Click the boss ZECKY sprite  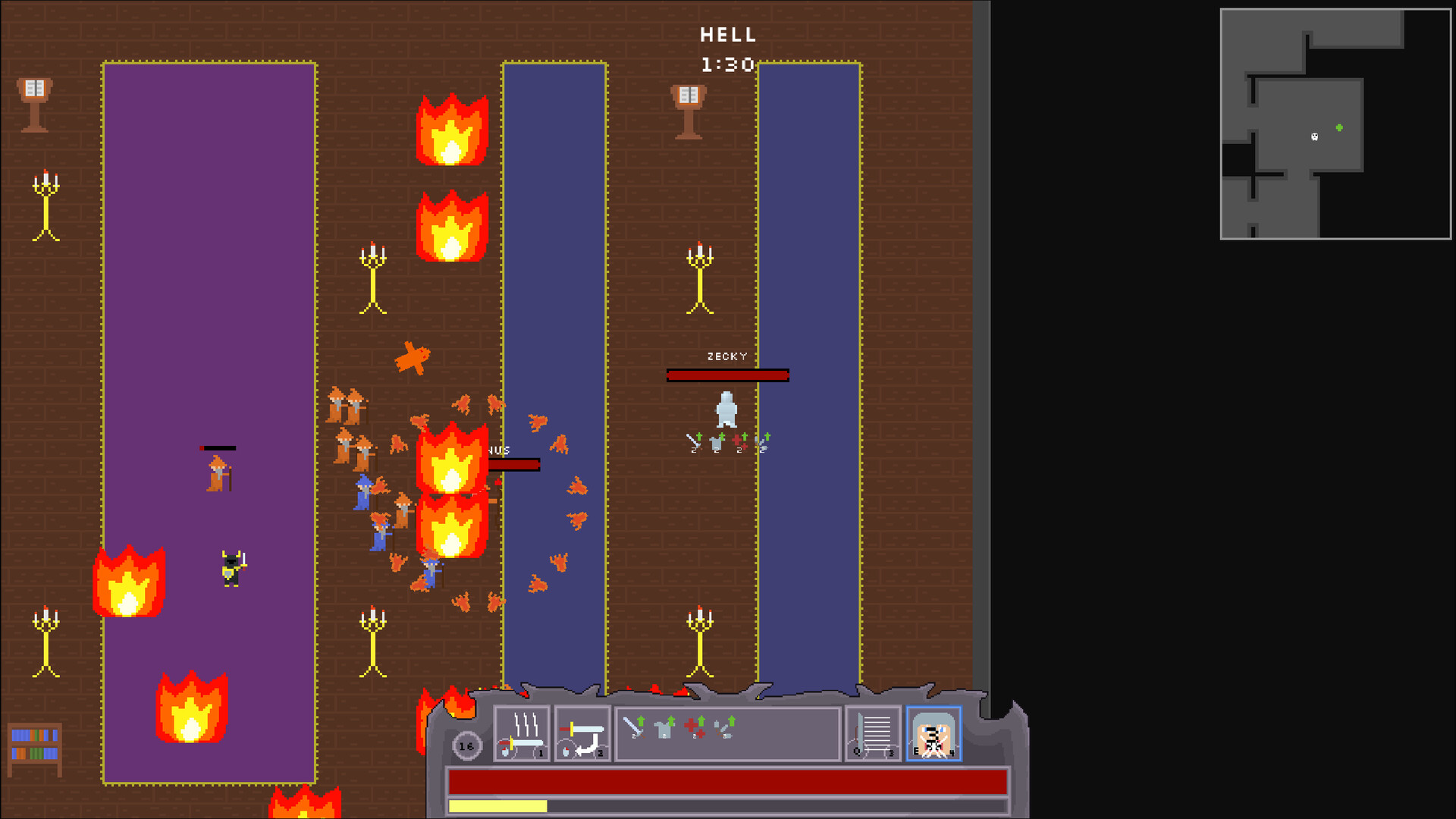tap(726, 409)
